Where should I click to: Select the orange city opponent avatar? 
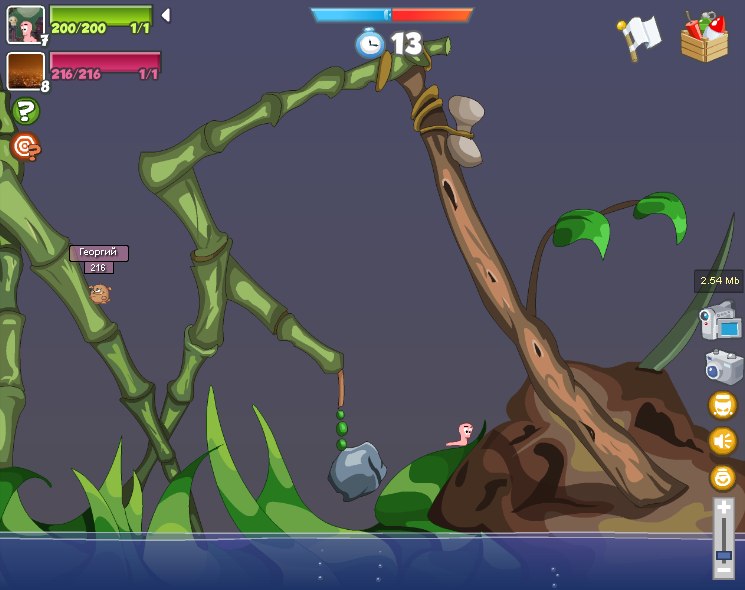25,71
